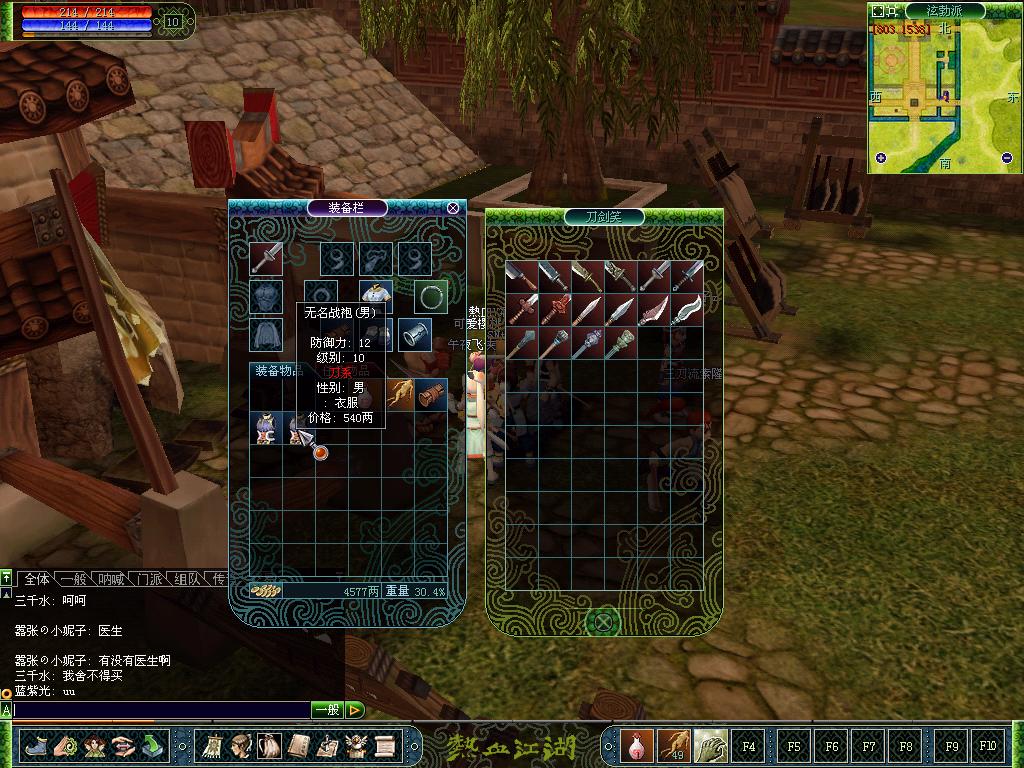Zoom out the minimap with minus button
The height and width of the screenshot is (768, 1024).
tap(1007, 158)
